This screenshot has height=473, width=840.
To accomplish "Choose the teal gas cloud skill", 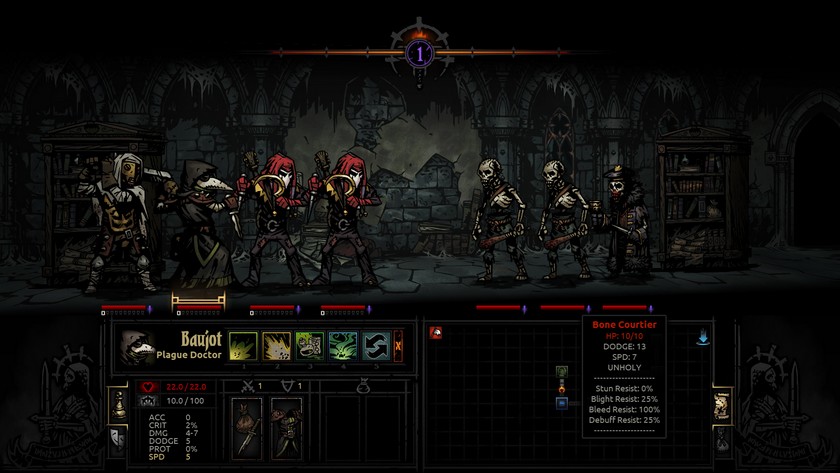I will point(343,346).
